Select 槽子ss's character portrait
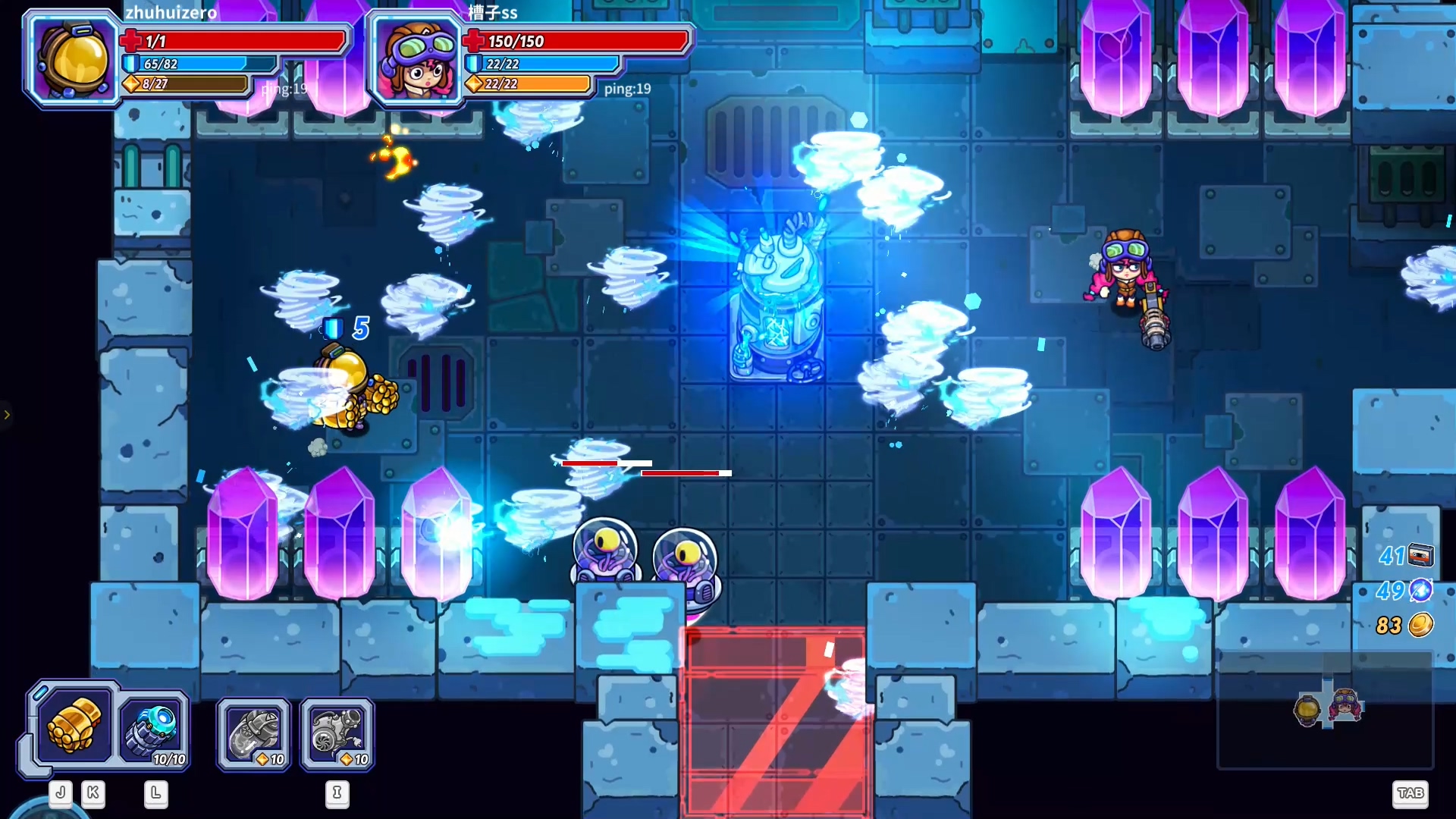1456x819 pixels. pyautogui.click(x=416, y=61)
